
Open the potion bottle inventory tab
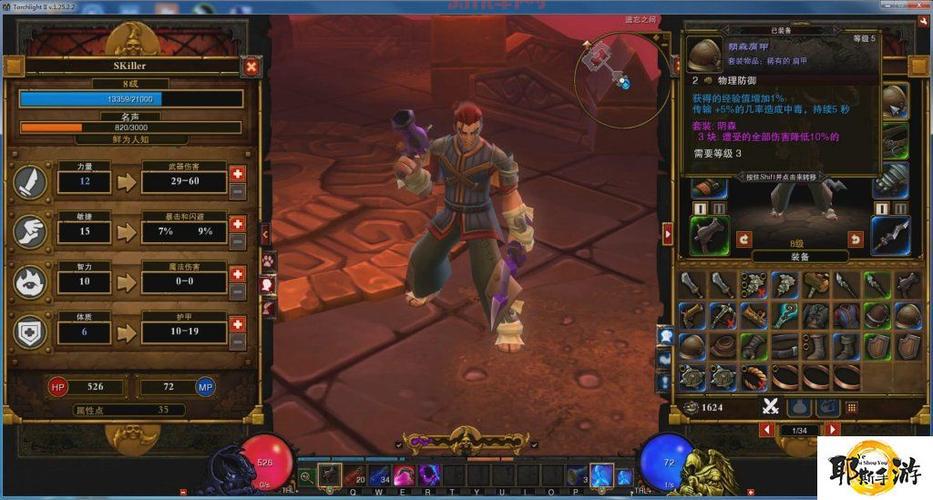point(799,406)
